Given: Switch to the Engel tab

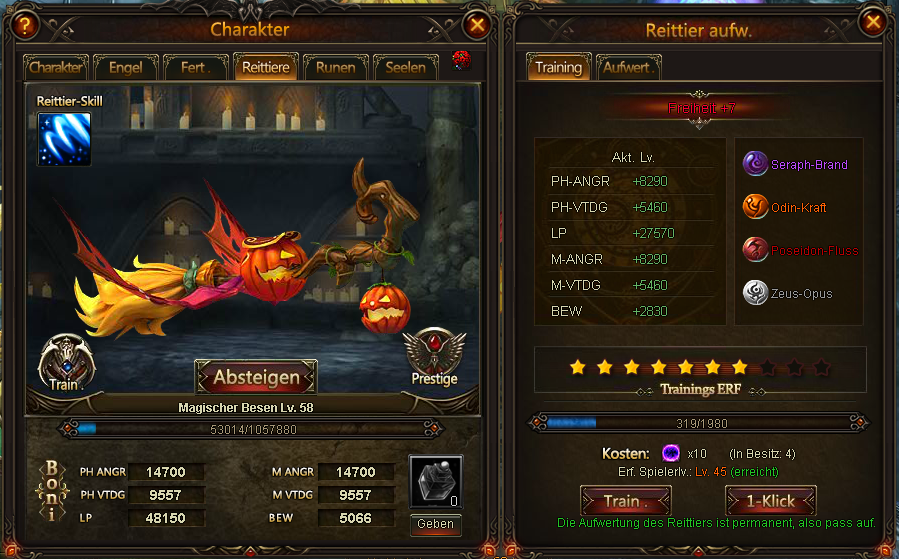Looking at the screenshot, I should coord(125,68).
